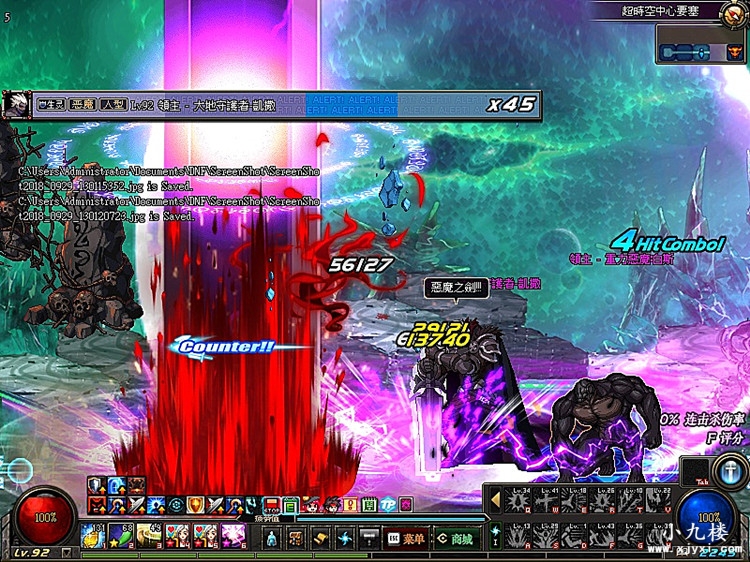Click the boss portrait on the health bar
Viewport: 750px width, 562px height.
click(15, 104)
